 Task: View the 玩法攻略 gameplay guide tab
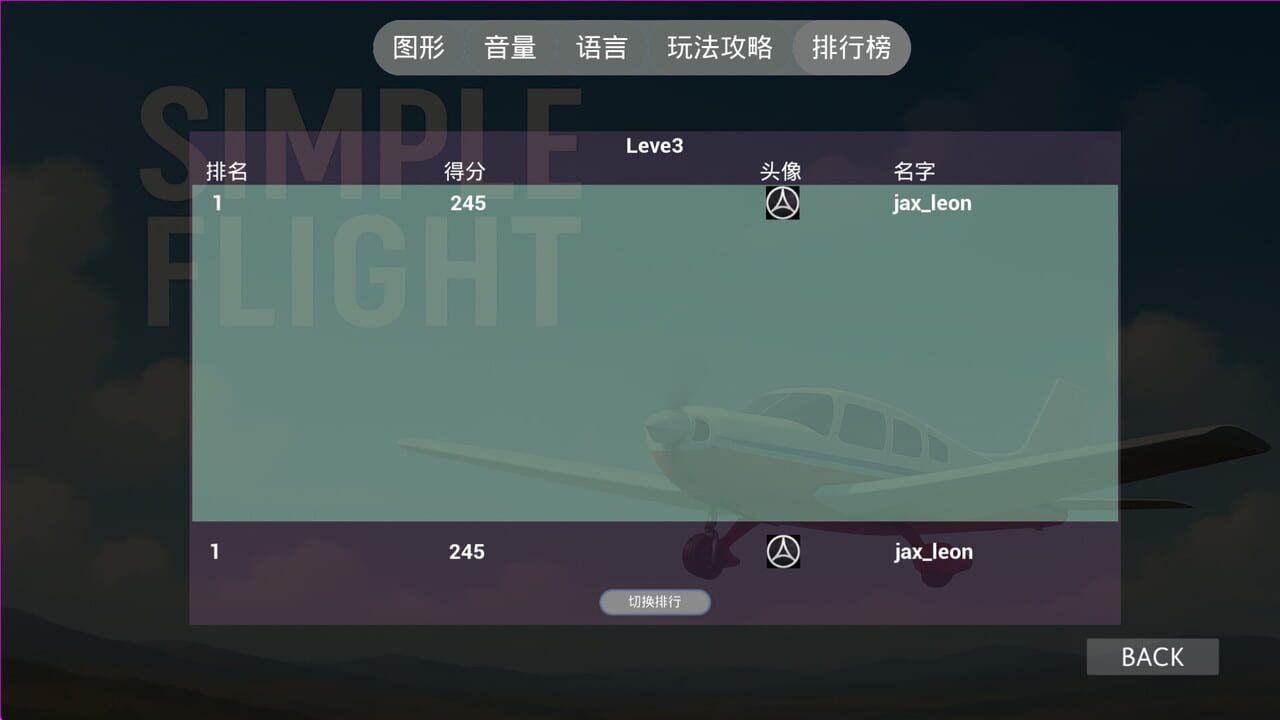722,47
